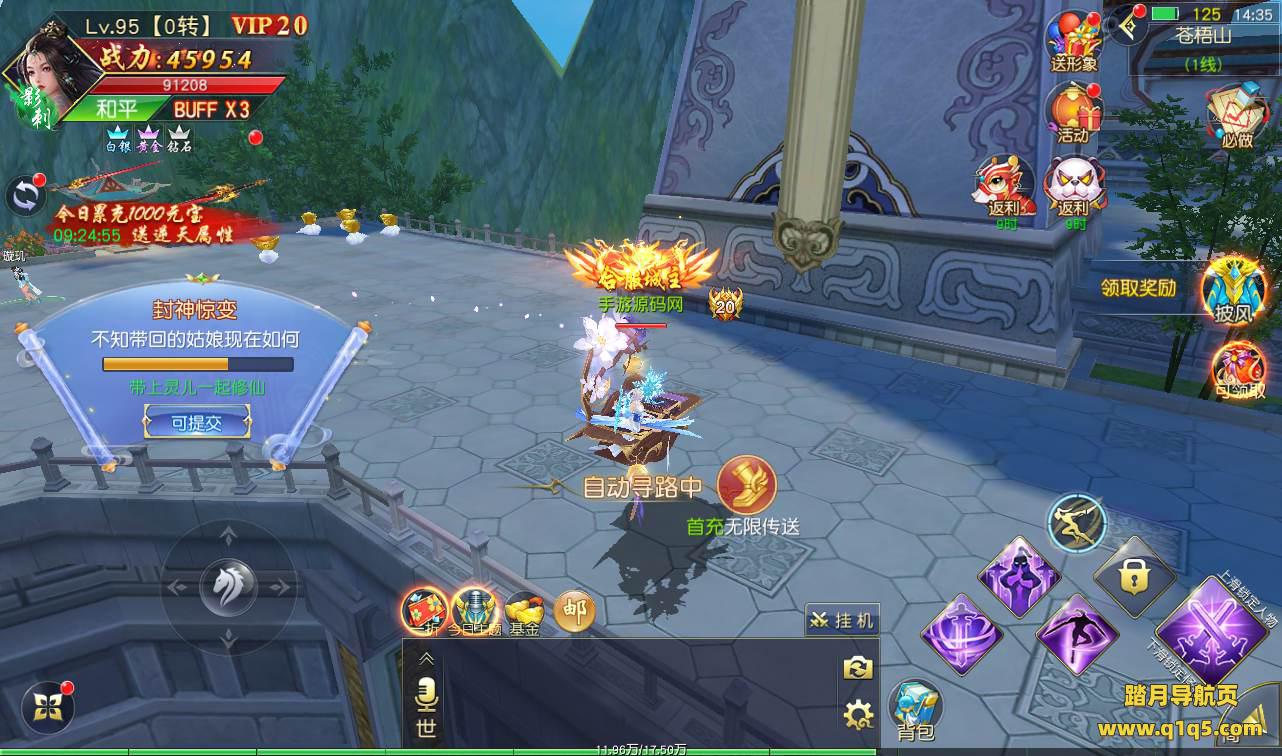Open the 可领取 claimable reward icon
The image size is (1282, 756).
tap(1238, 368)
